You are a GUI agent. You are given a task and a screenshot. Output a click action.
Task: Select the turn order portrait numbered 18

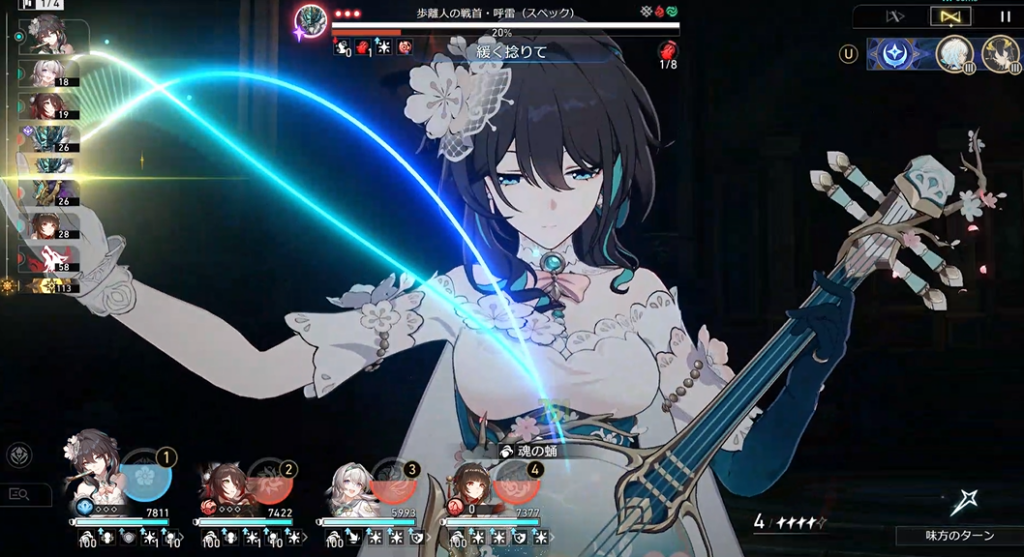(49, 73)
